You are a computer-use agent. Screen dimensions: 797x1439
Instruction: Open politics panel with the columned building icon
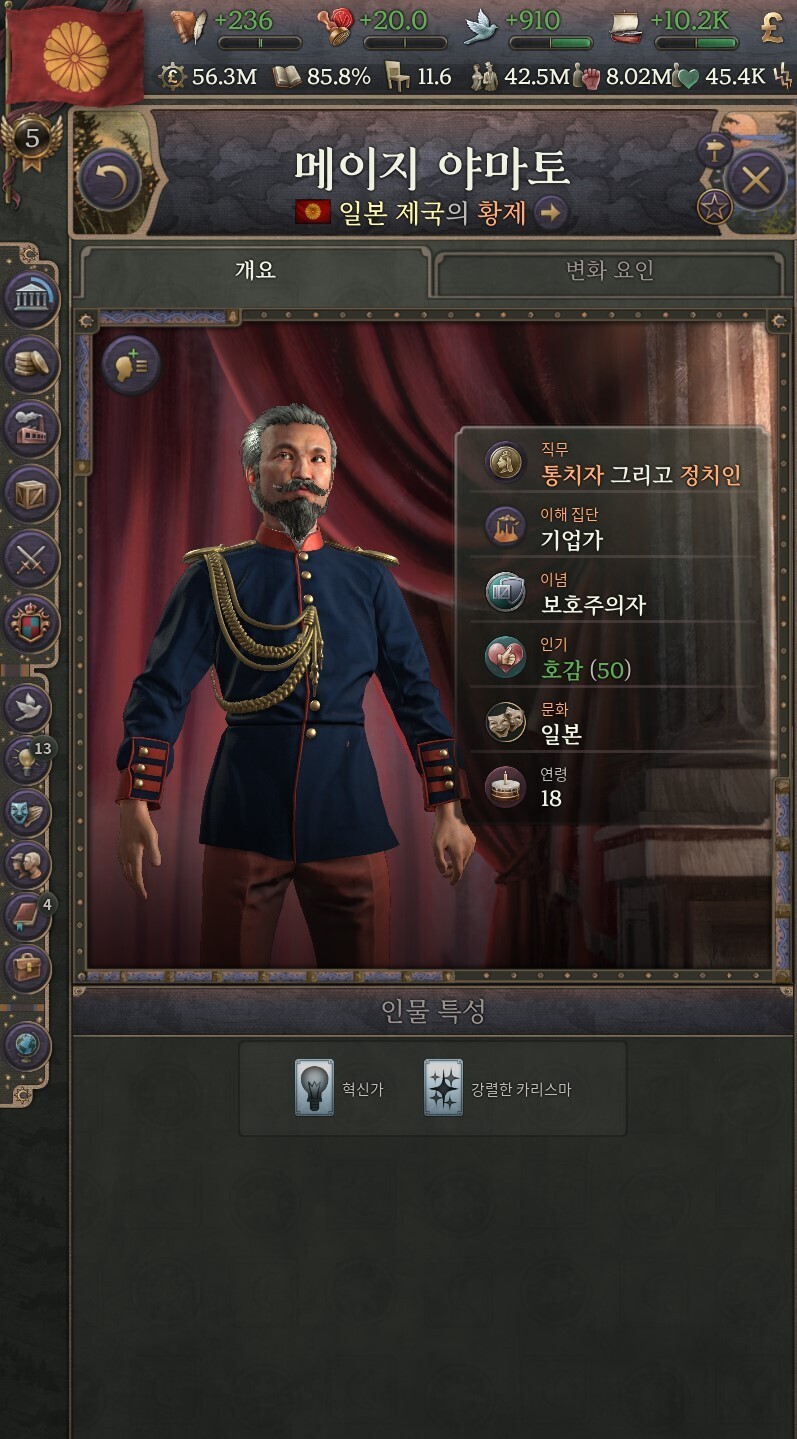click(32, 298)
